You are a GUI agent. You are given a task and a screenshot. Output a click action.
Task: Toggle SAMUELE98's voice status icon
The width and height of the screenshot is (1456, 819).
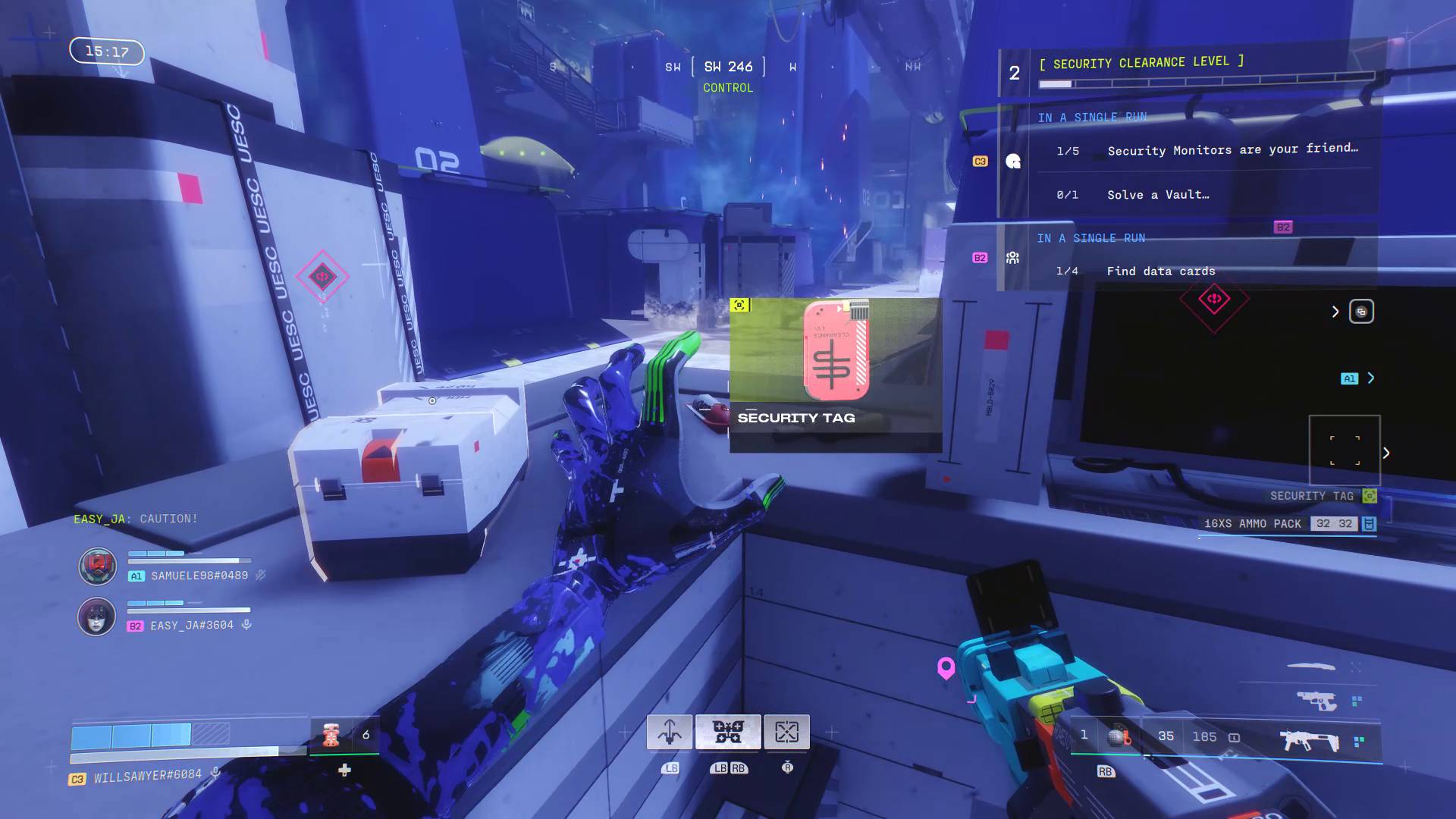260,576
